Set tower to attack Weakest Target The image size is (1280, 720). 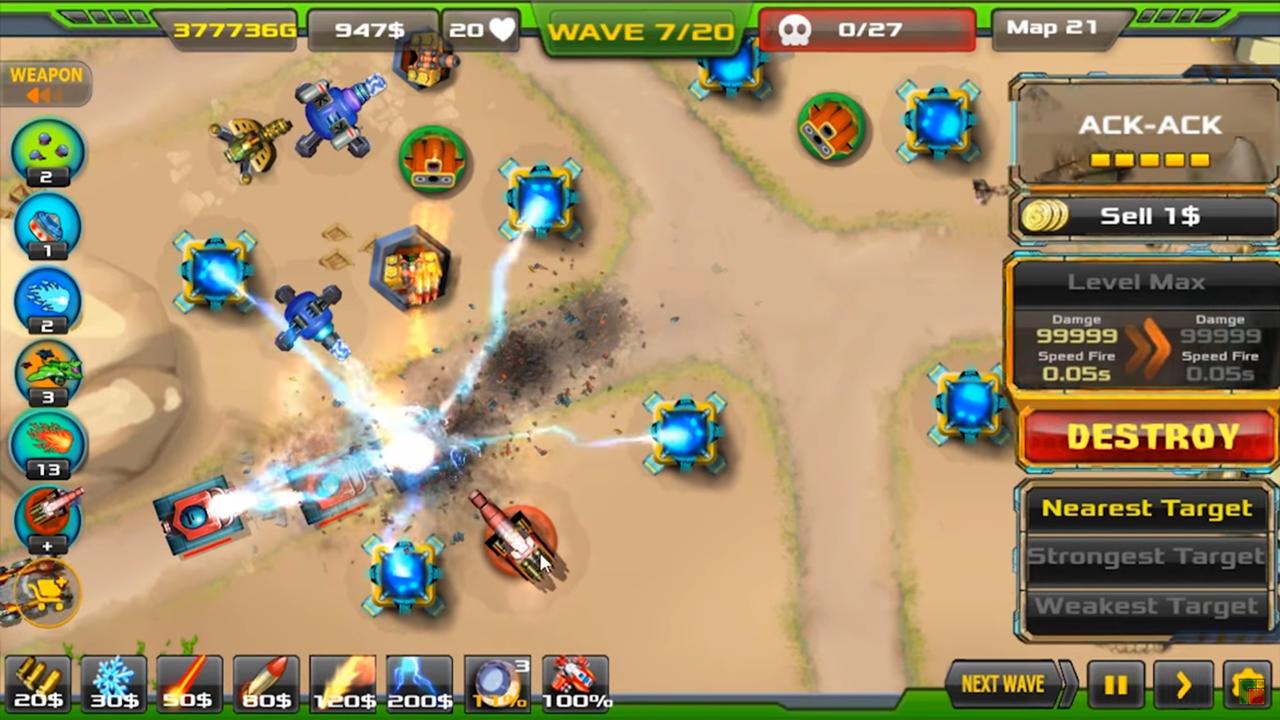pos(1146,605)
